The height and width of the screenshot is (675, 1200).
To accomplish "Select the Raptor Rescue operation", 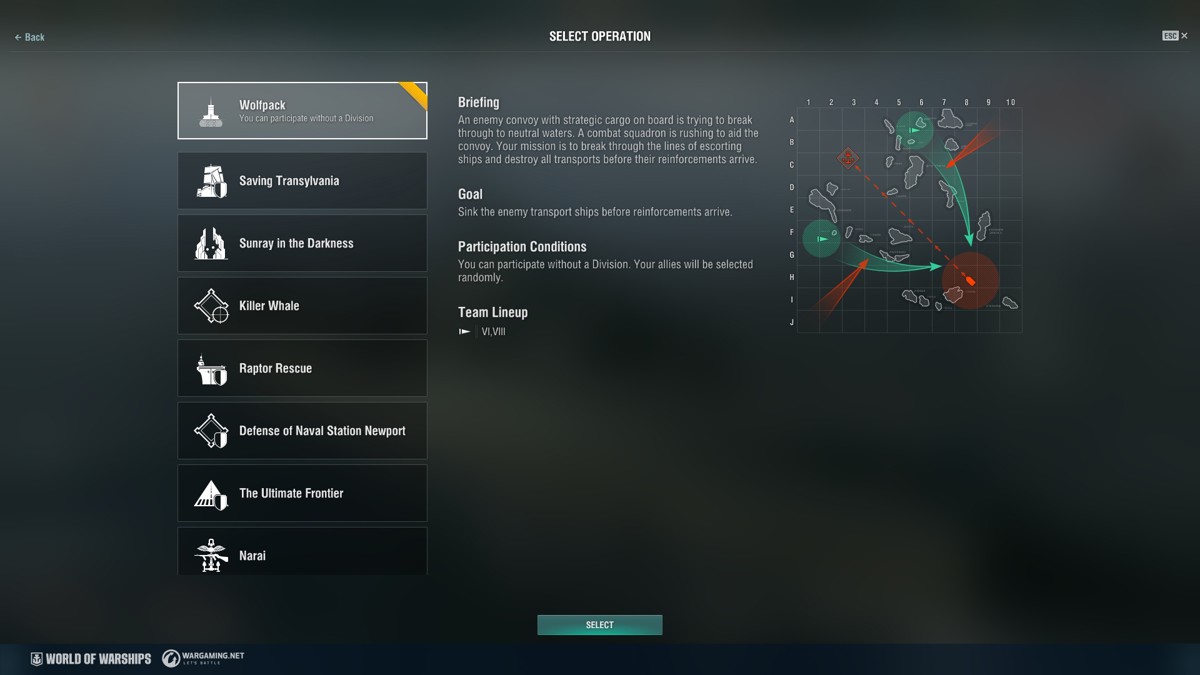I will pyautogui.click(x=302, y=368).
